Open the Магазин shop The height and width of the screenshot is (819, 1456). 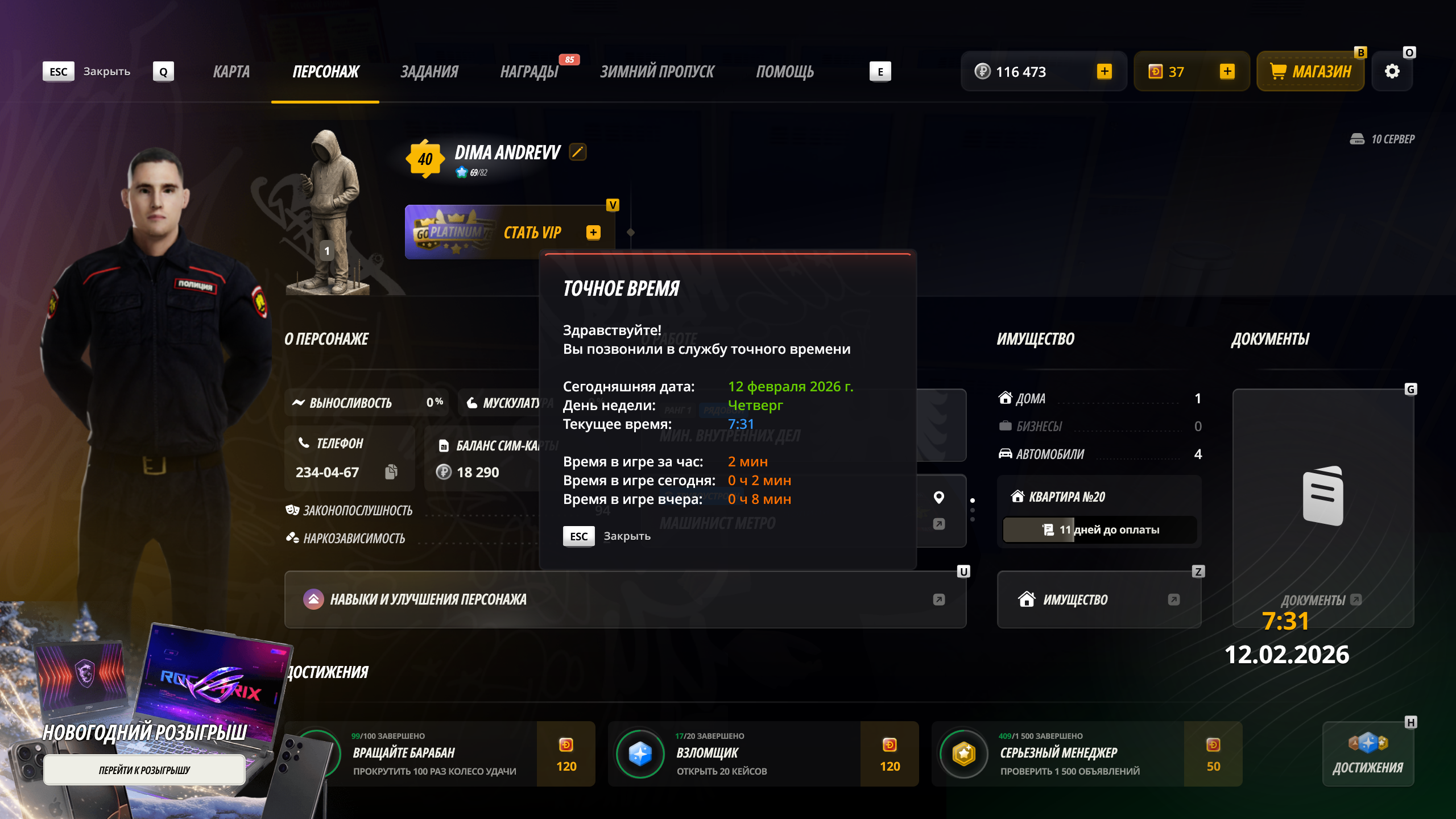tap(1310, 72)
